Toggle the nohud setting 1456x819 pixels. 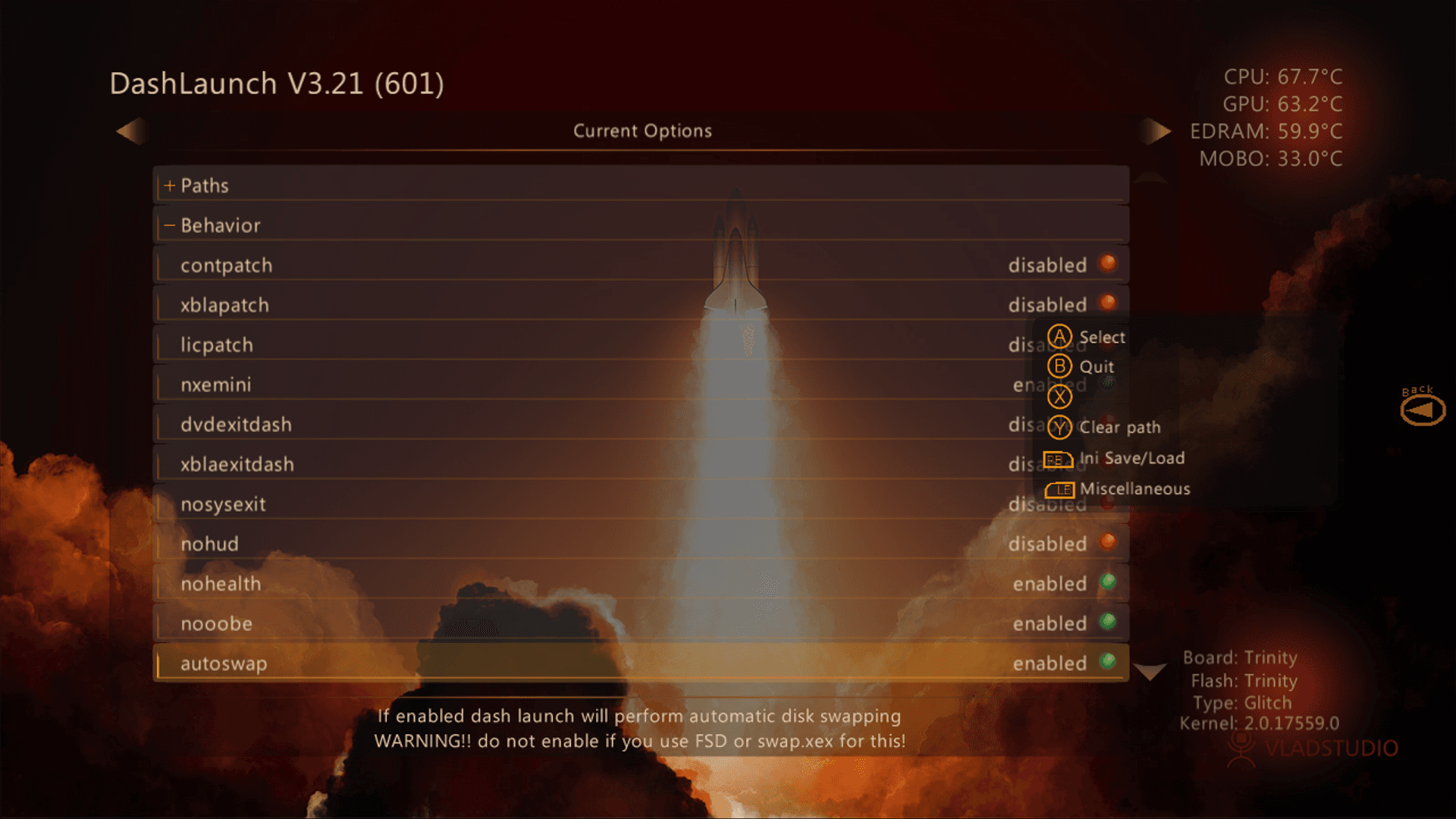coord(640,544)
